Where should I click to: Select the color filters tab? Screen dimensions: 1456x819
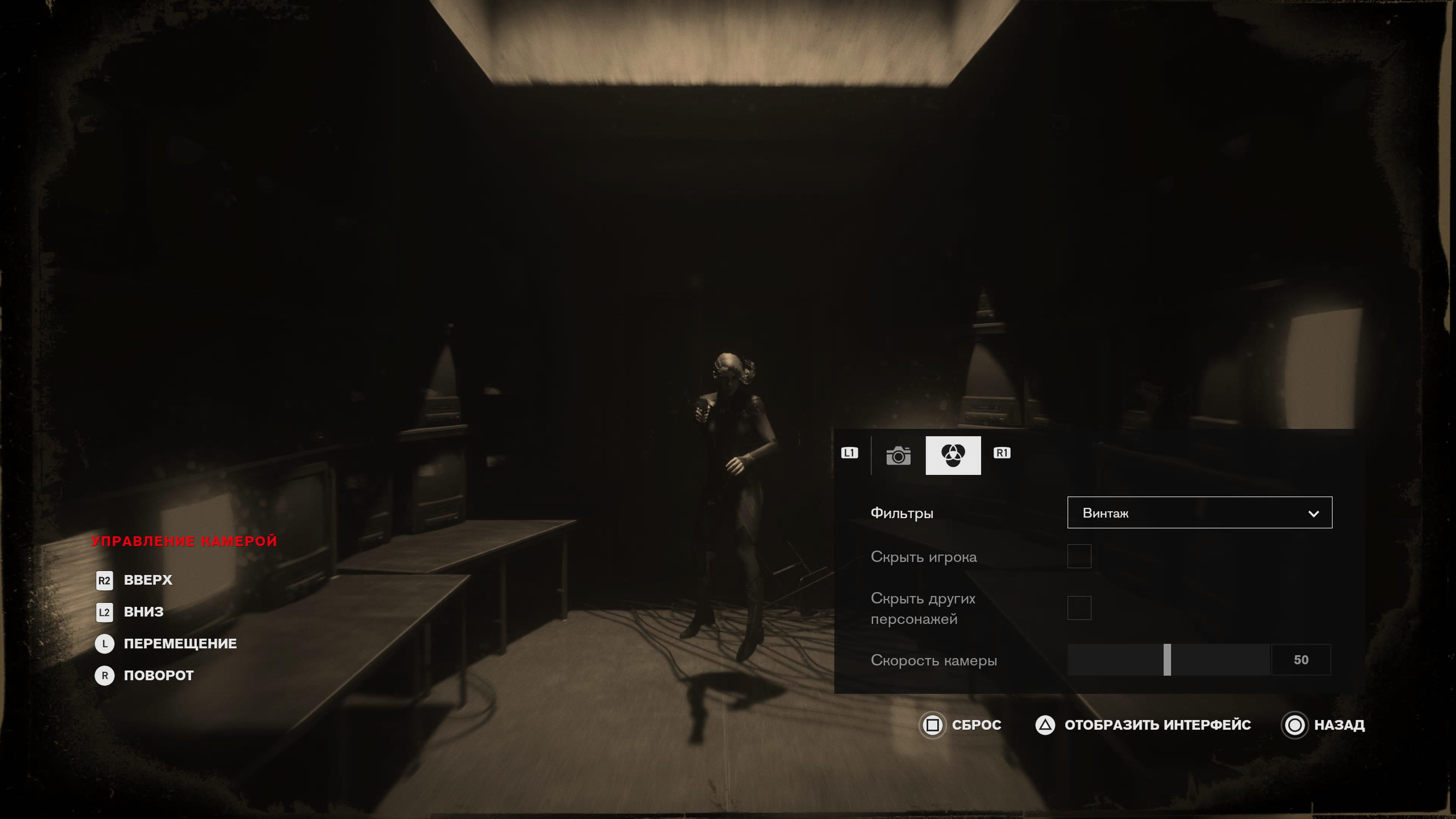[x=953, y=455]
